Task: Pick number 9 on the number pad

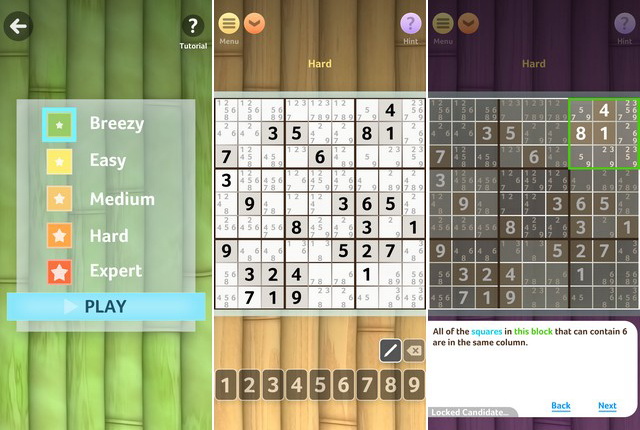Action: [x=411, y=384]
